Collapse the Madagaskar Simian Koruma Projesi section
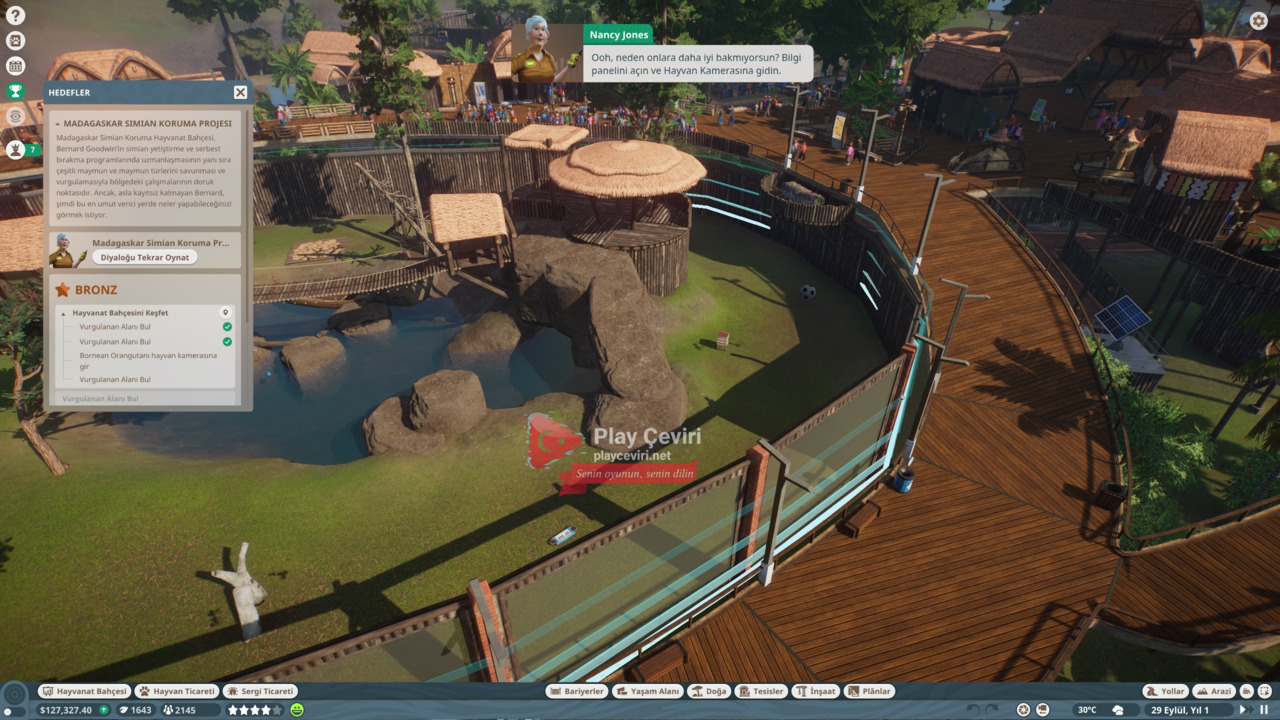Screen dimensions: 1280x720 tap(57, 124)
